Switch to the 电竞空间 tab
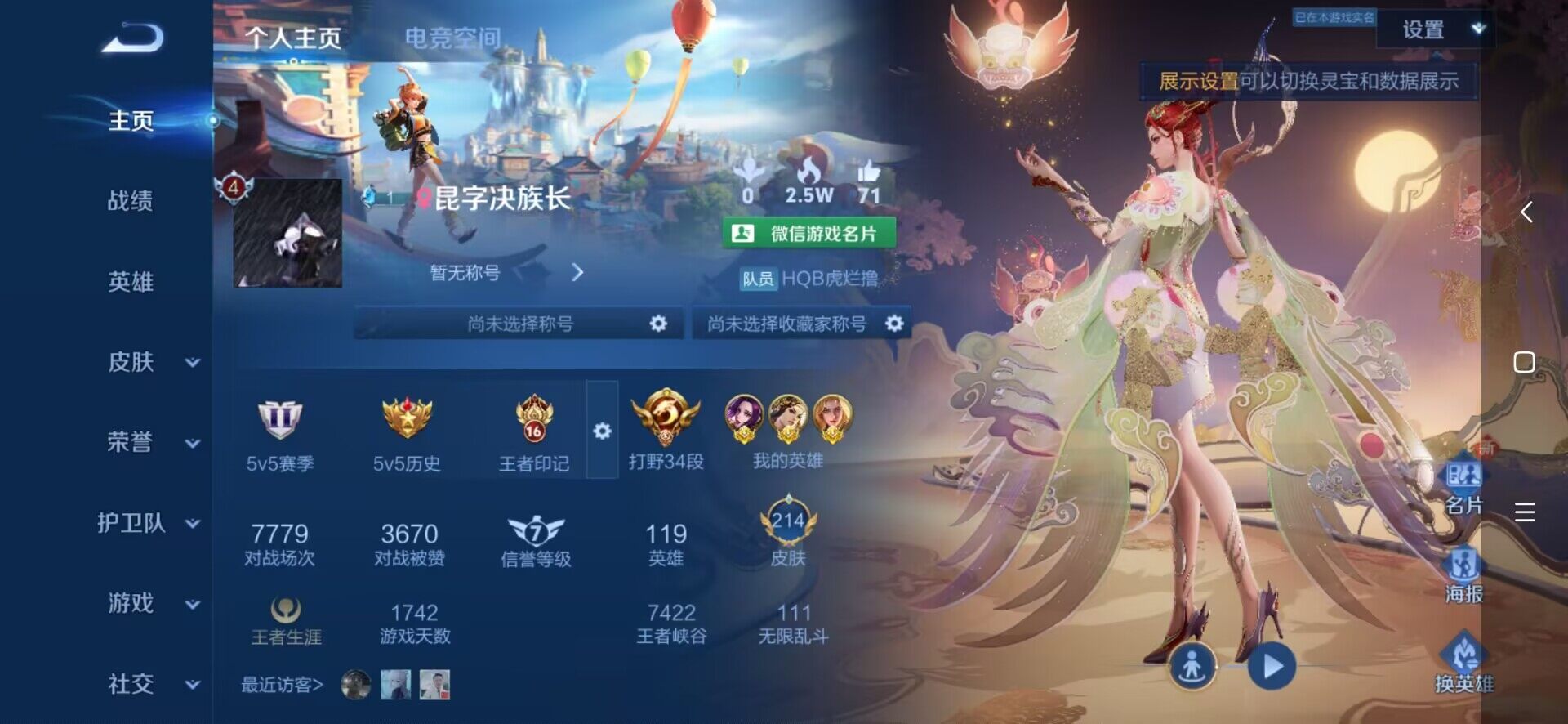This screenshot has width=1568, height=724. 452,38
